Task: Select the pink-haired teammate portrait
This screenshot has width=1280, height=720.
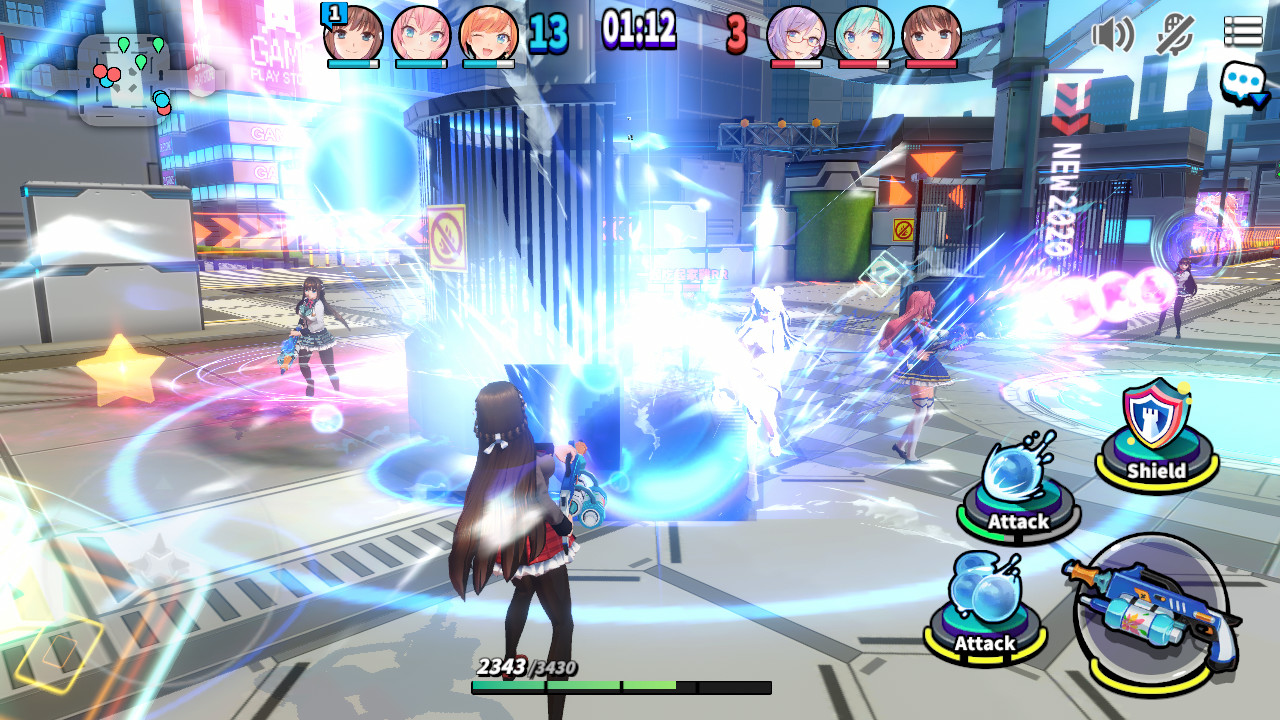Action: pyautogui.click(x=421, y=33)
